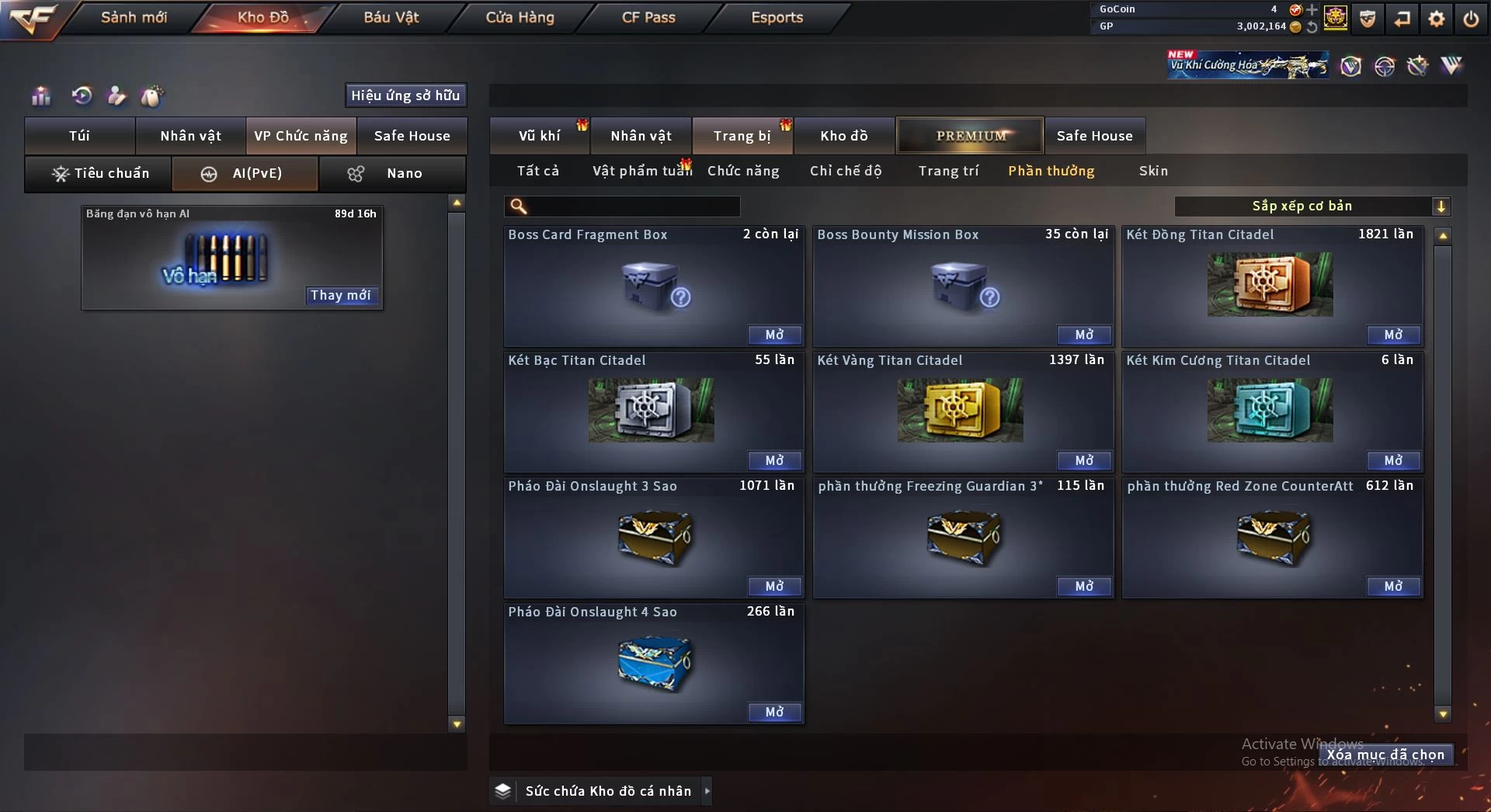This screenshot has width=1491, height=812.
Task: Choose the Skin subcategory
Action: point(1153,171)
